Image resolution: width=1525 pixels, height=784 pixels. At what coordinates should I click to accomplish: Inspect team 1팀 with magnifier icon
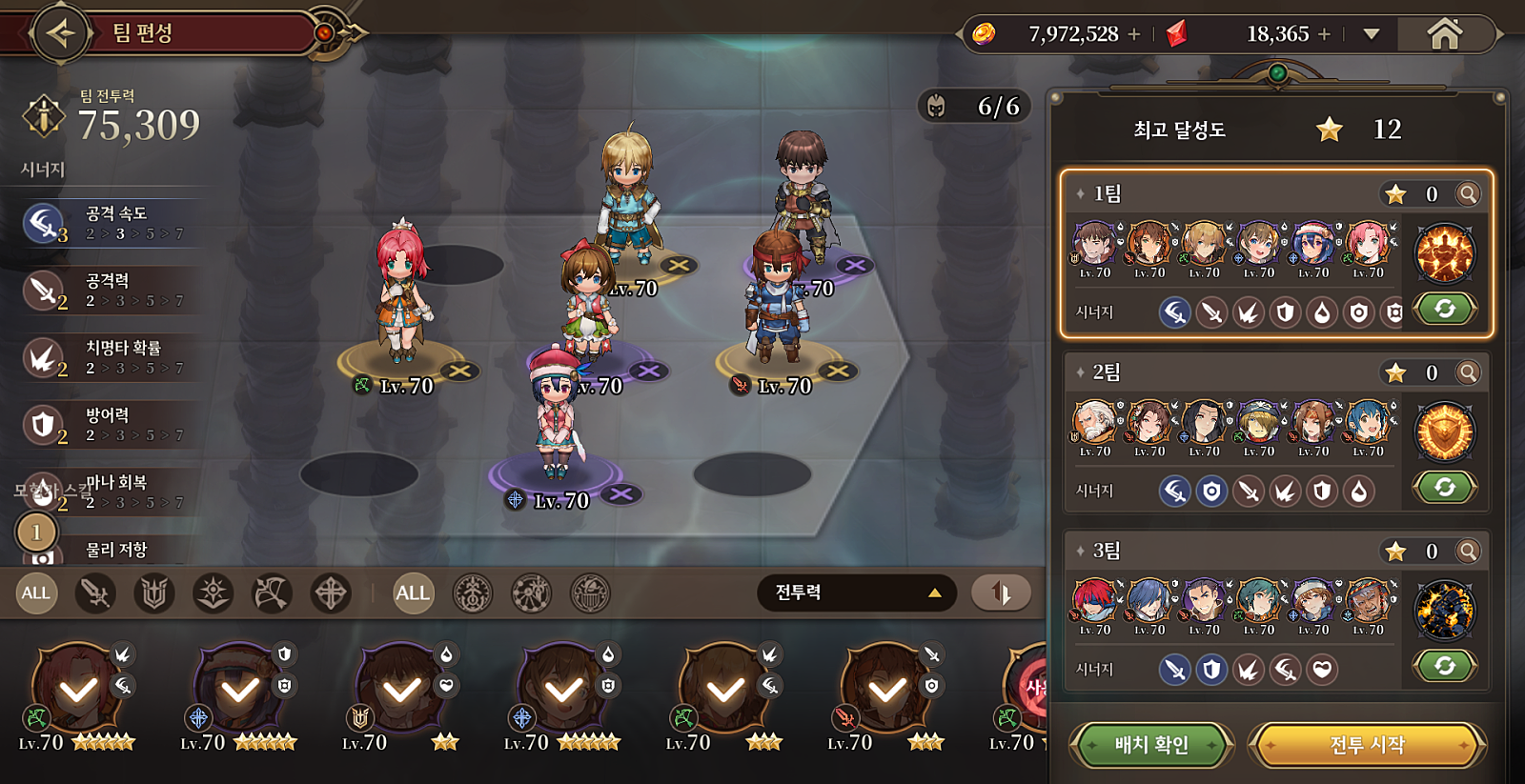pos(1469,194)
